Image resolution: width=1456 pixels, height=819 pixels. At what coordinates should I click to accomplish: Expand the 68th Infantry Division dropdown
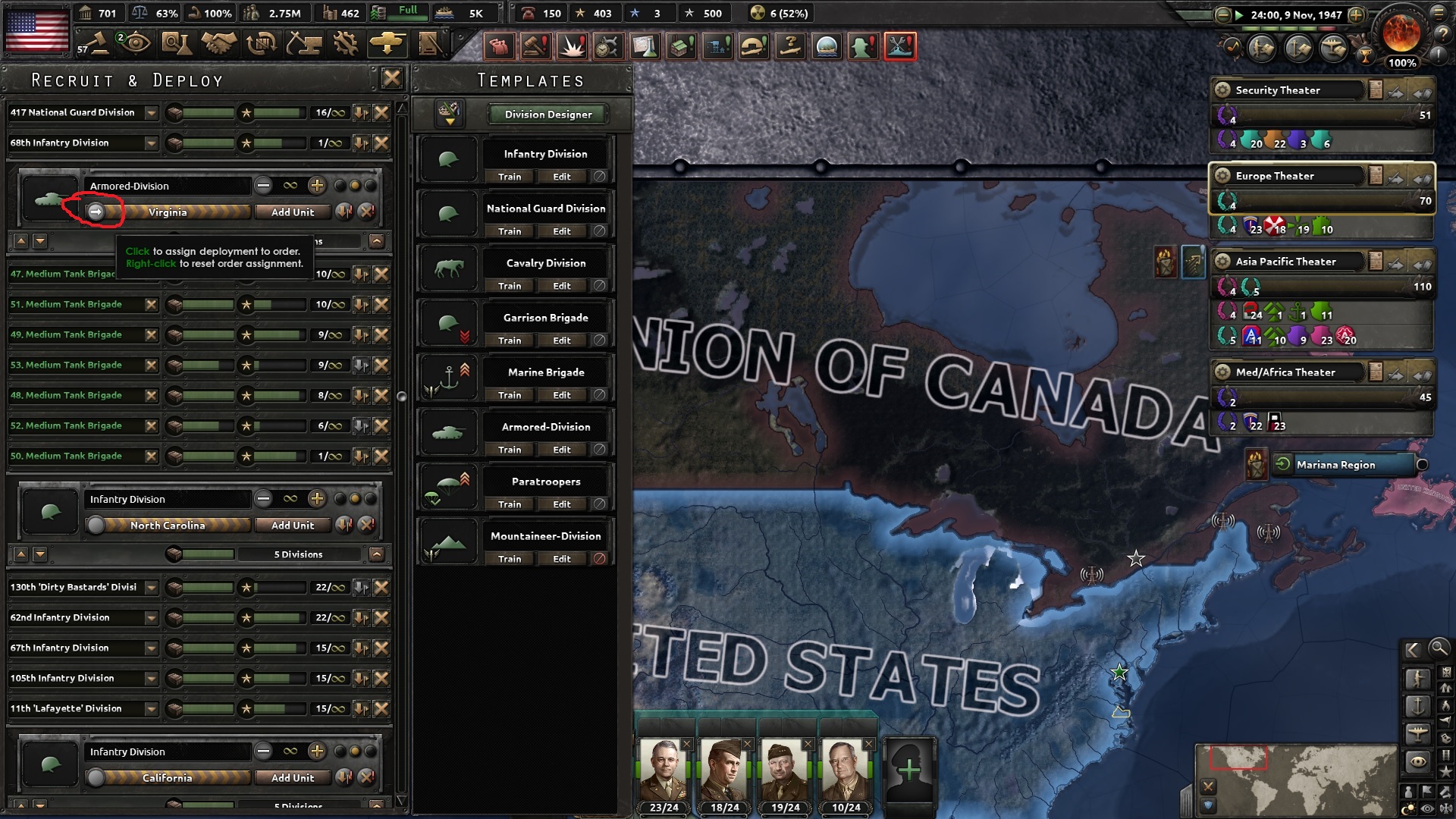pos(151,143)
